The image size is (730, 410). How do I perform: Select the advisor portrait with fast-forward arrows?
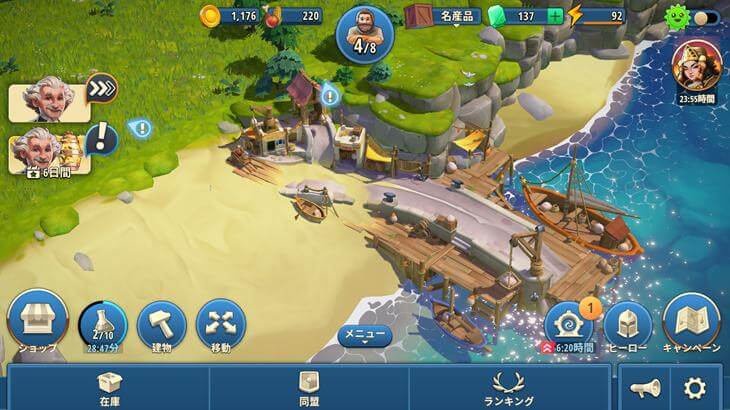48,101
